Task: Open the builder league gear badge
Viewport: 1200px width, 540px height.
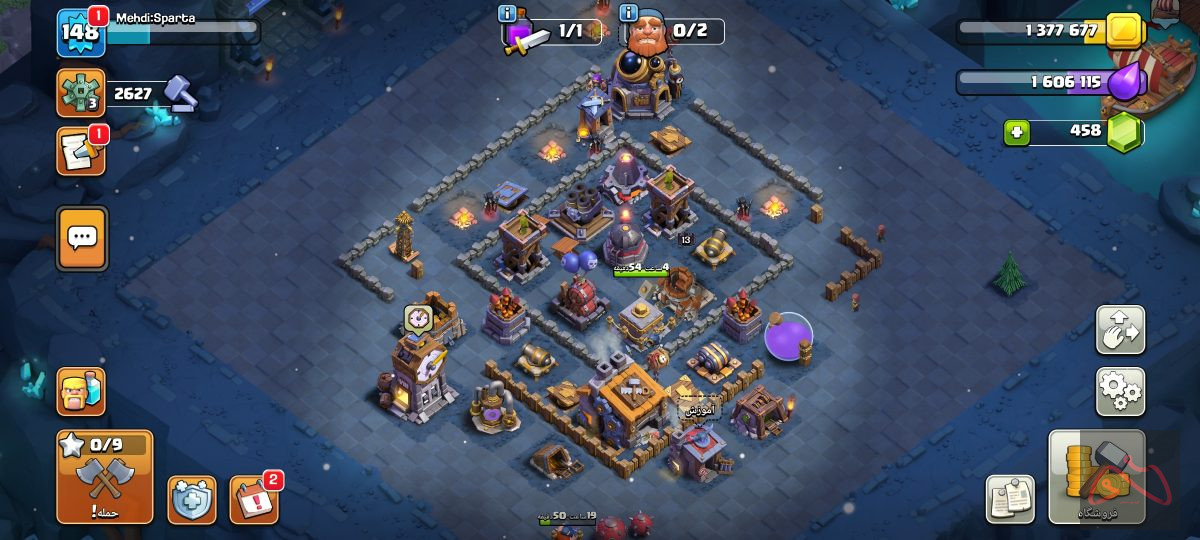Action: [81, 94]
